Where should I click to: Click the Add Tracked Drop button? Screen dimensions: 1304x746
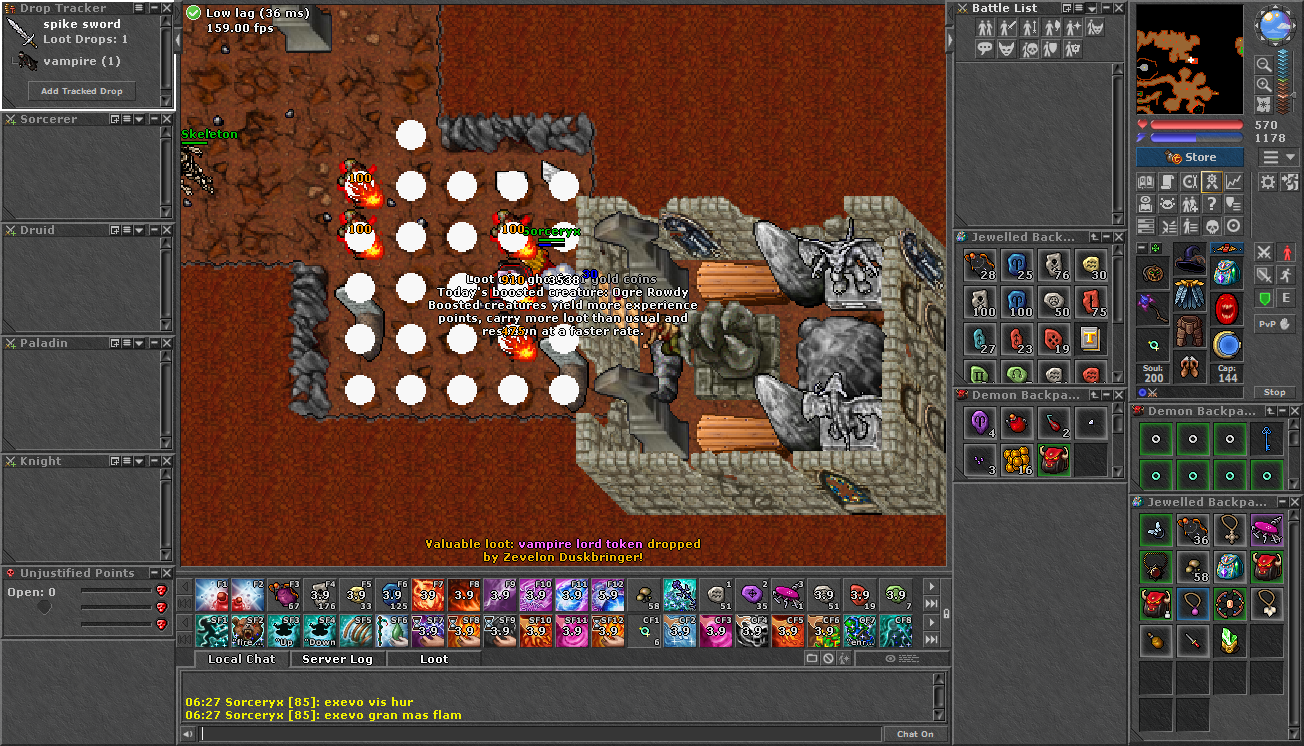coord(81,90)
